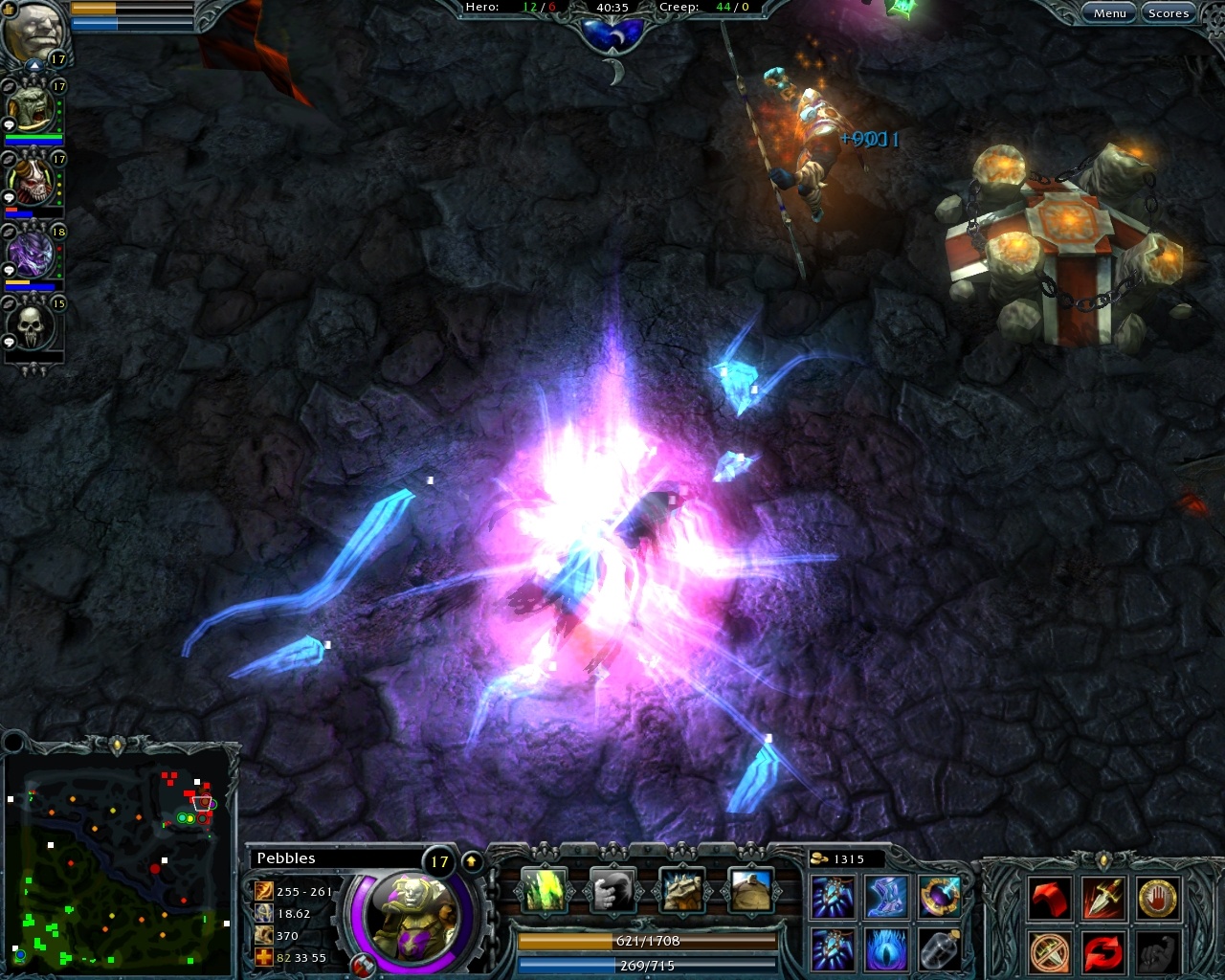This screenshot has width=1225, height=980.
Task: Open the Menu
Action: point(1108,12)
